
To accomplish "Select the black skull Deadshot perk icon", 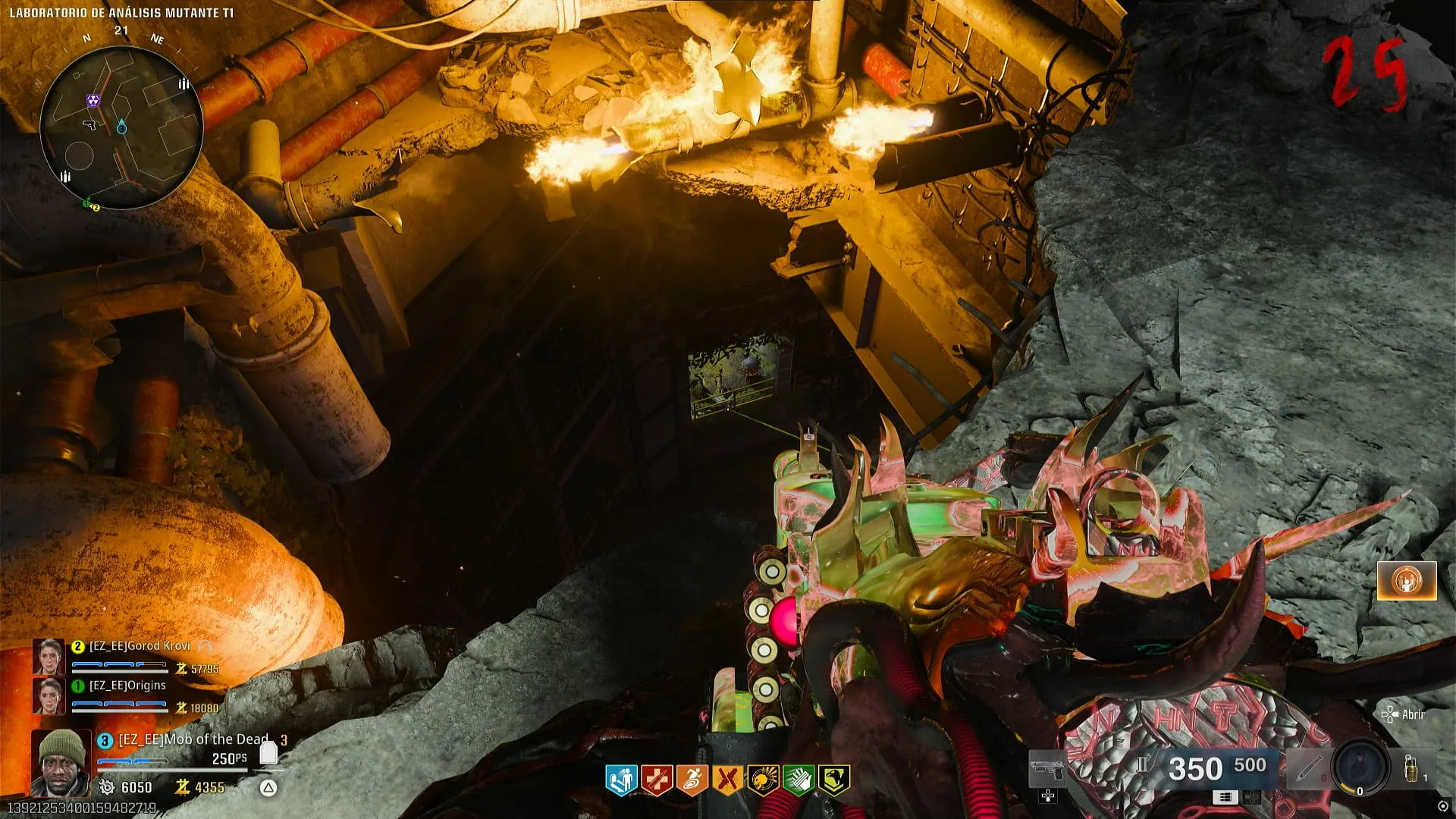I will 763,779.
